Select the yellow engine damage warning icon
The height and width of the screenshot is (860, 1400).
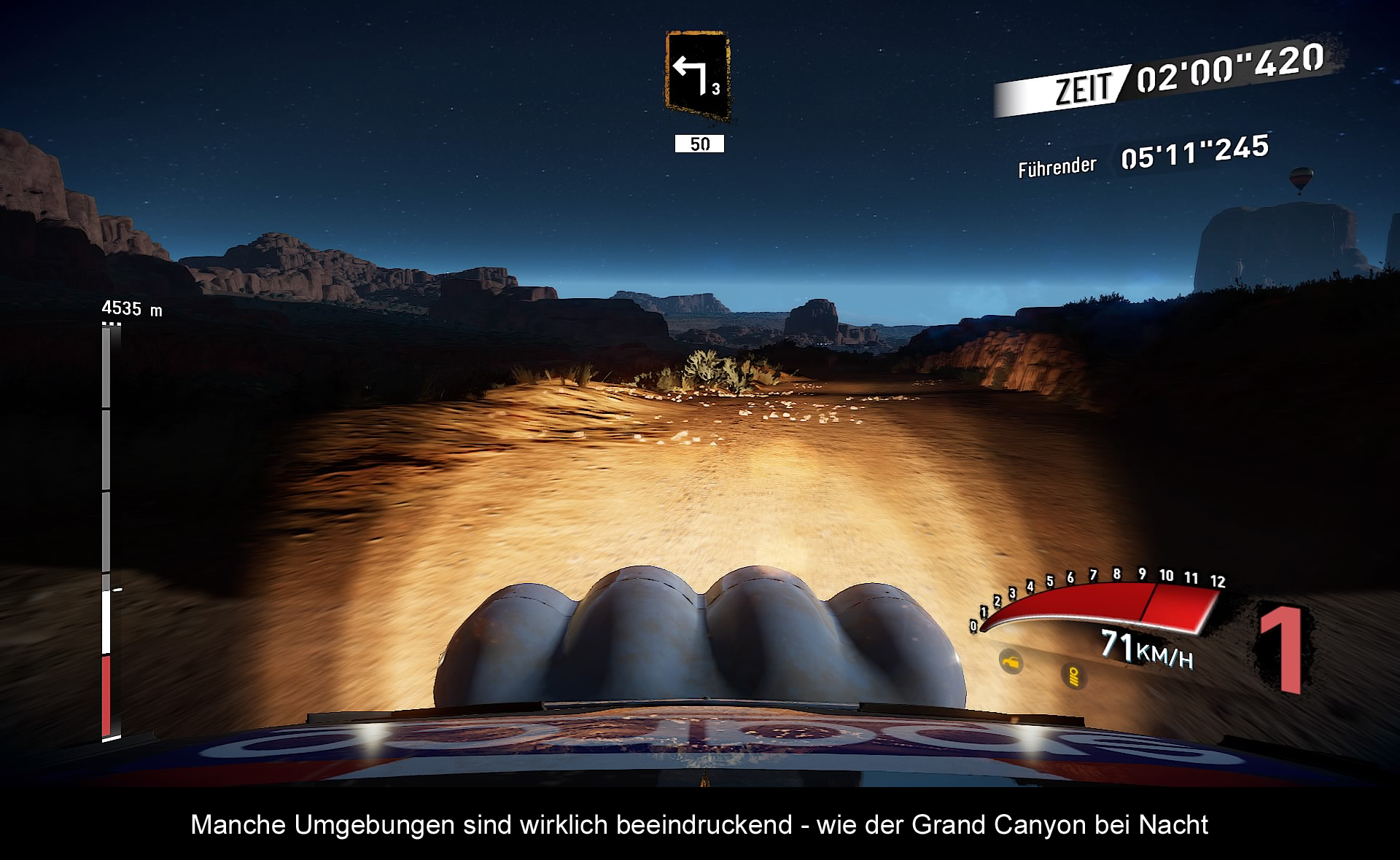coord(1011,662)
